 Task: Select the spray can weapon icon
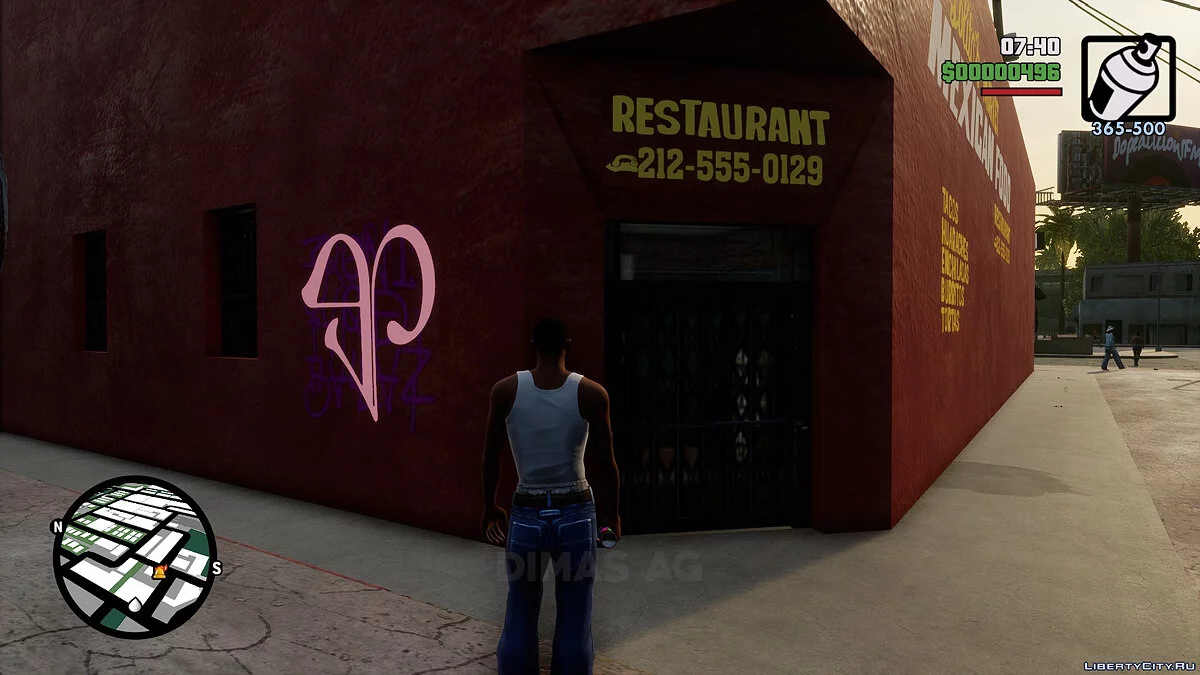tap(1128, 79)
